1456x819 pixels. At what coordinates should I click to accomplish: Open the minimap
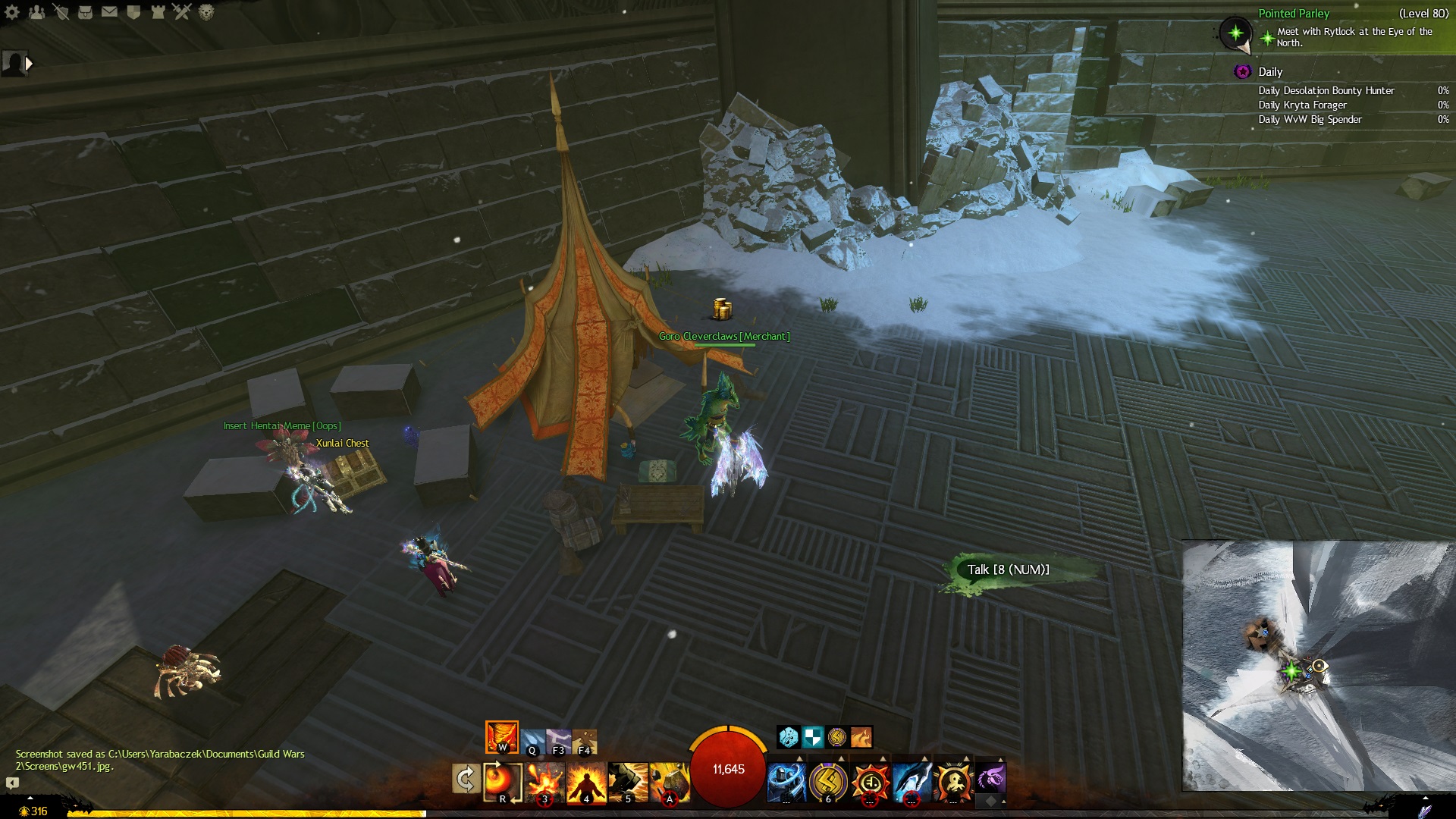point(1318,665)
